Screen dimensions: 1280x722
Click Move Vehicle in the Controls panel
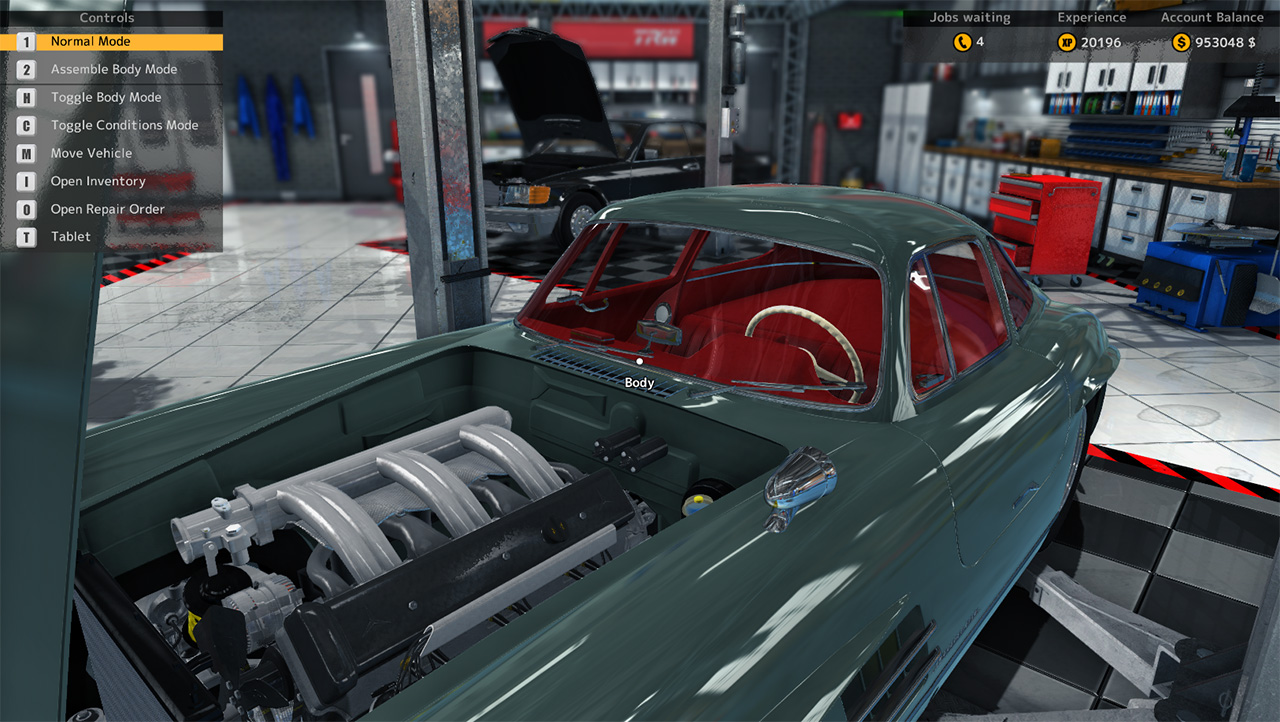click(91, 153)
